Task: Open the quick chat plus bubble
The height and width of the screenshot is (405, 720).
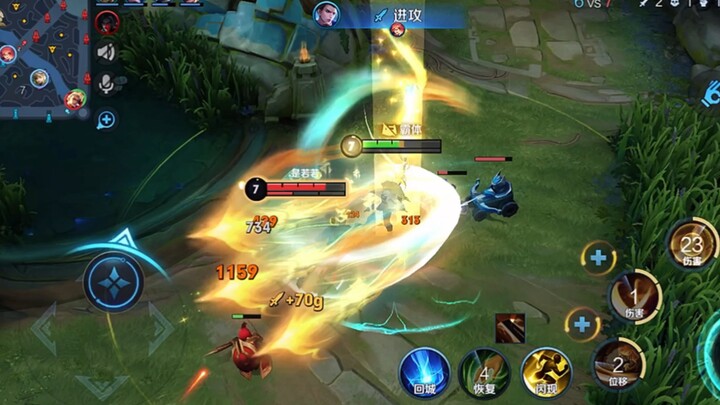Action: pos(106,120)
